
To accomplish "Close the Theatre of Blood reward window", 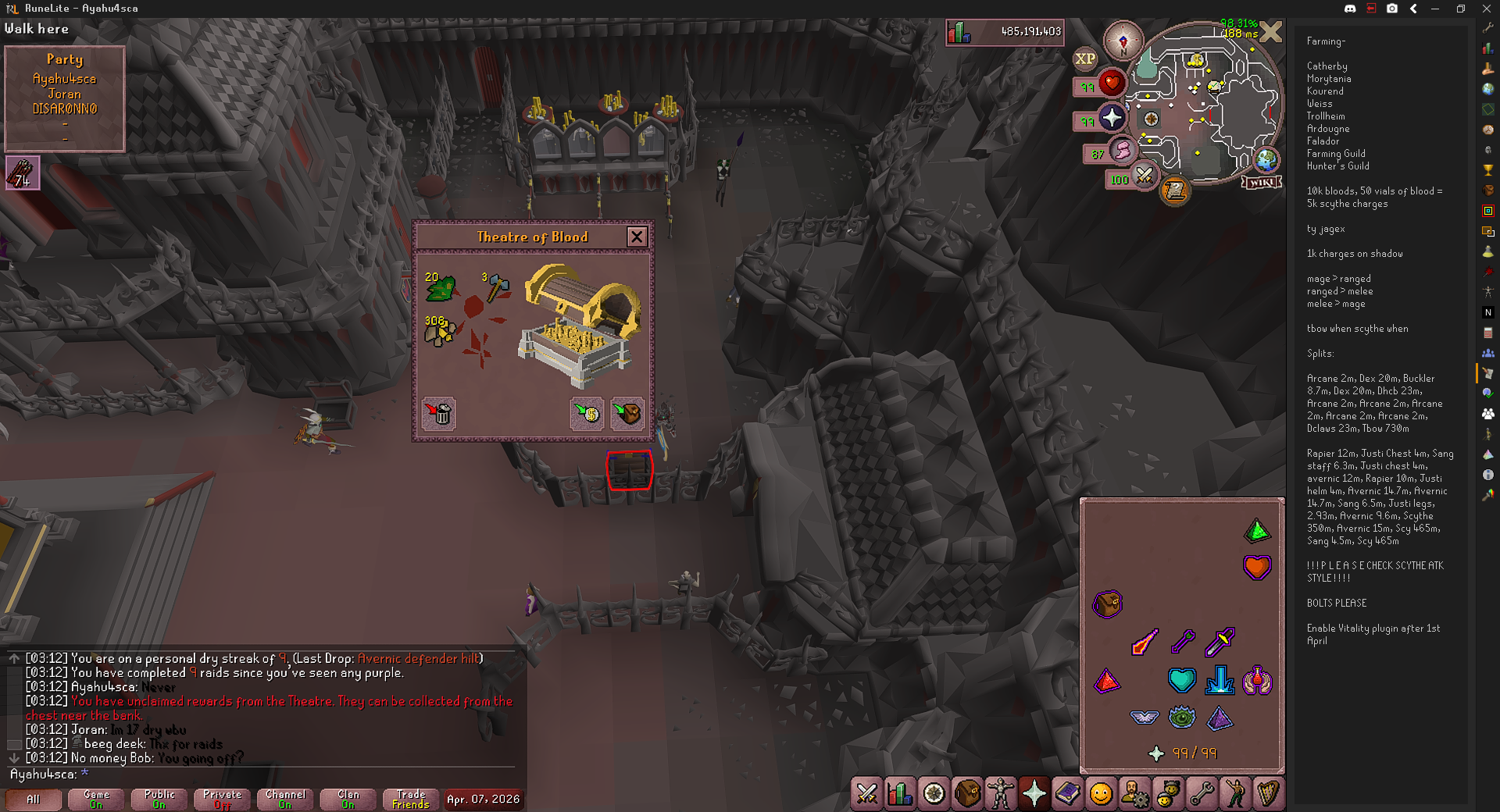I will (x=637, y=237).
